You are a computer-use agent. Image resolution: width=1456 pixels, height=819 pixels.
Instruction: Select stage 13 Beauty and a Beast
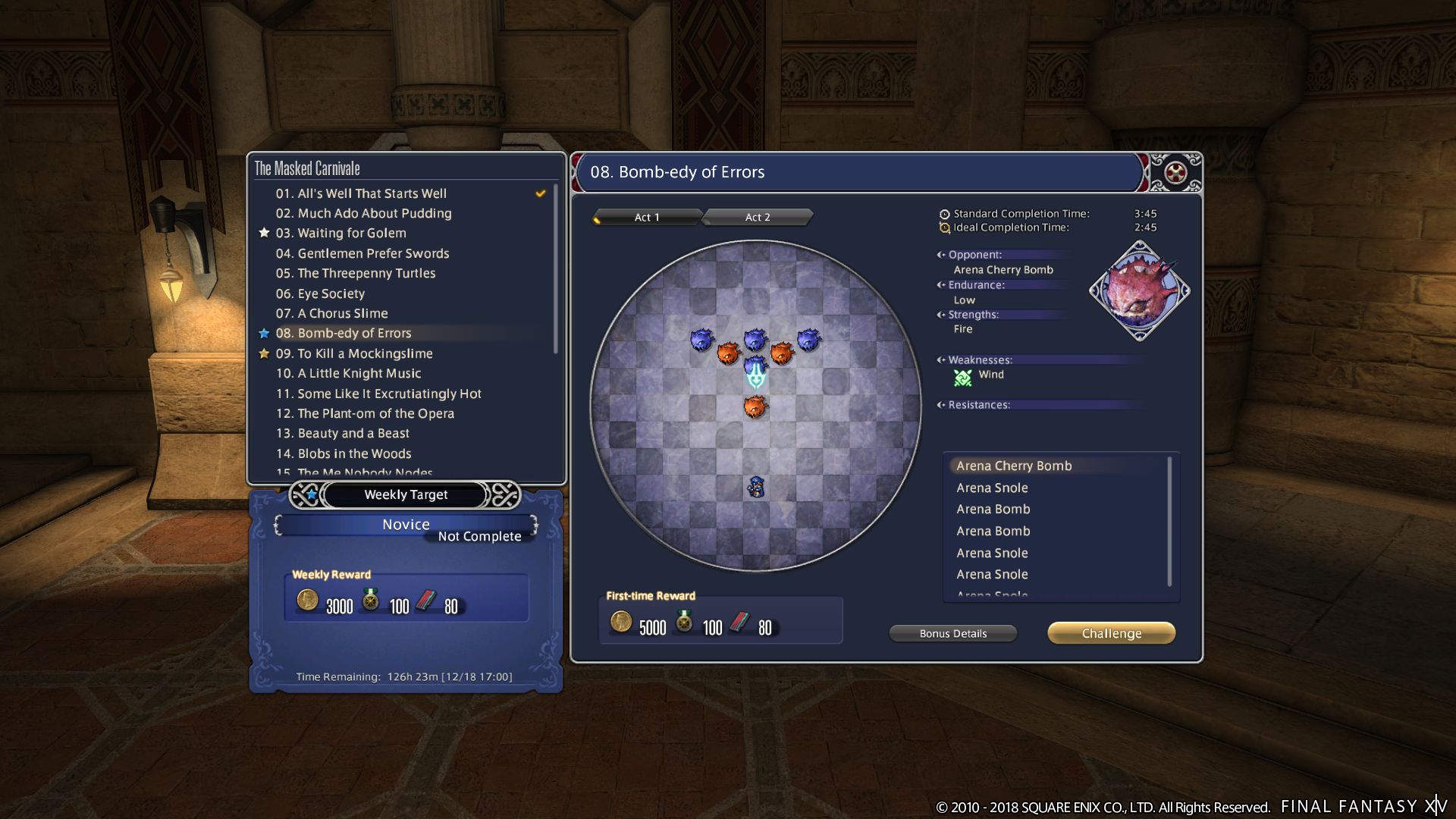342,433
